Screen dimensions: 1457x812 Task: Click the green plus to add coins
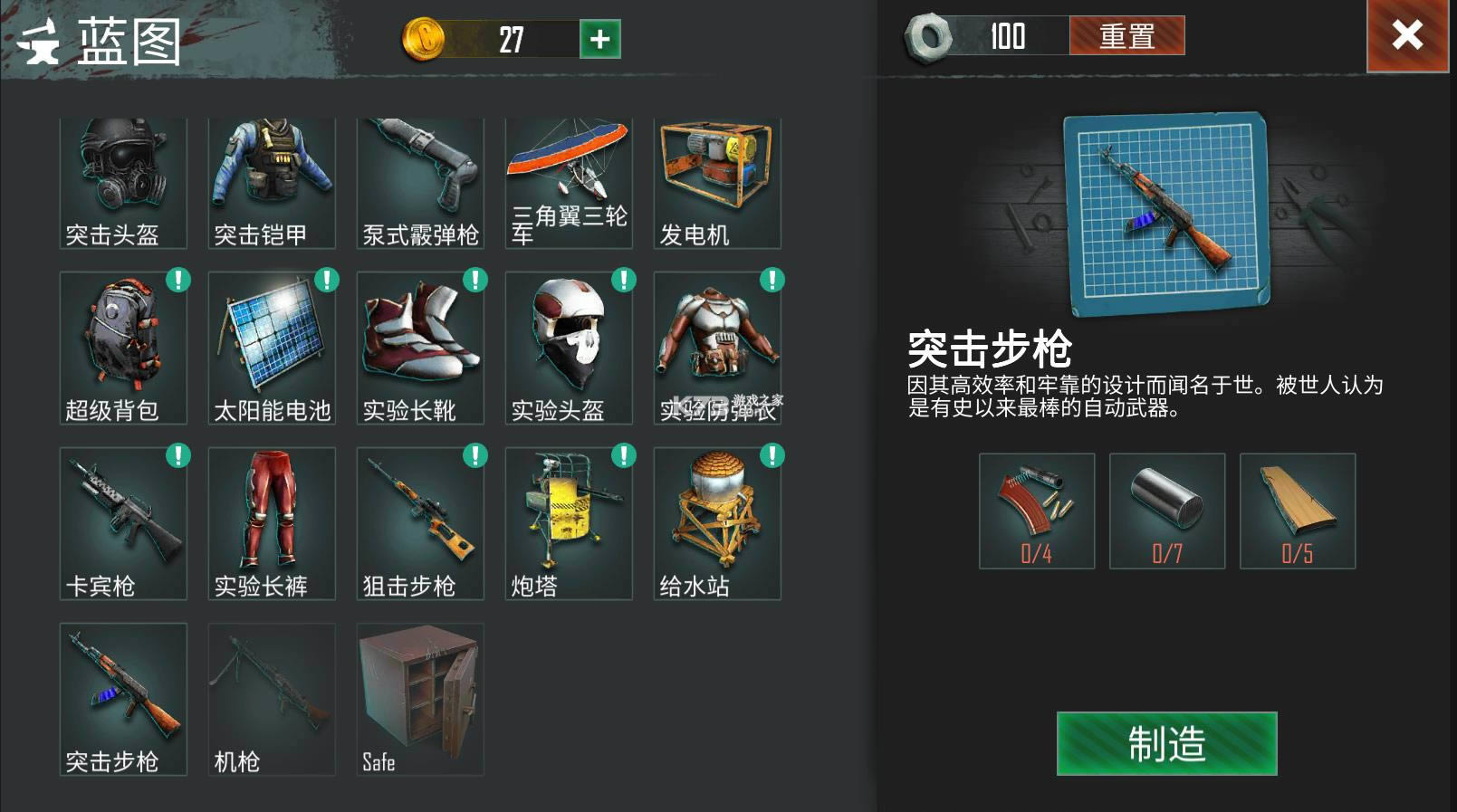pyautogui.click(x=599, y=40)
